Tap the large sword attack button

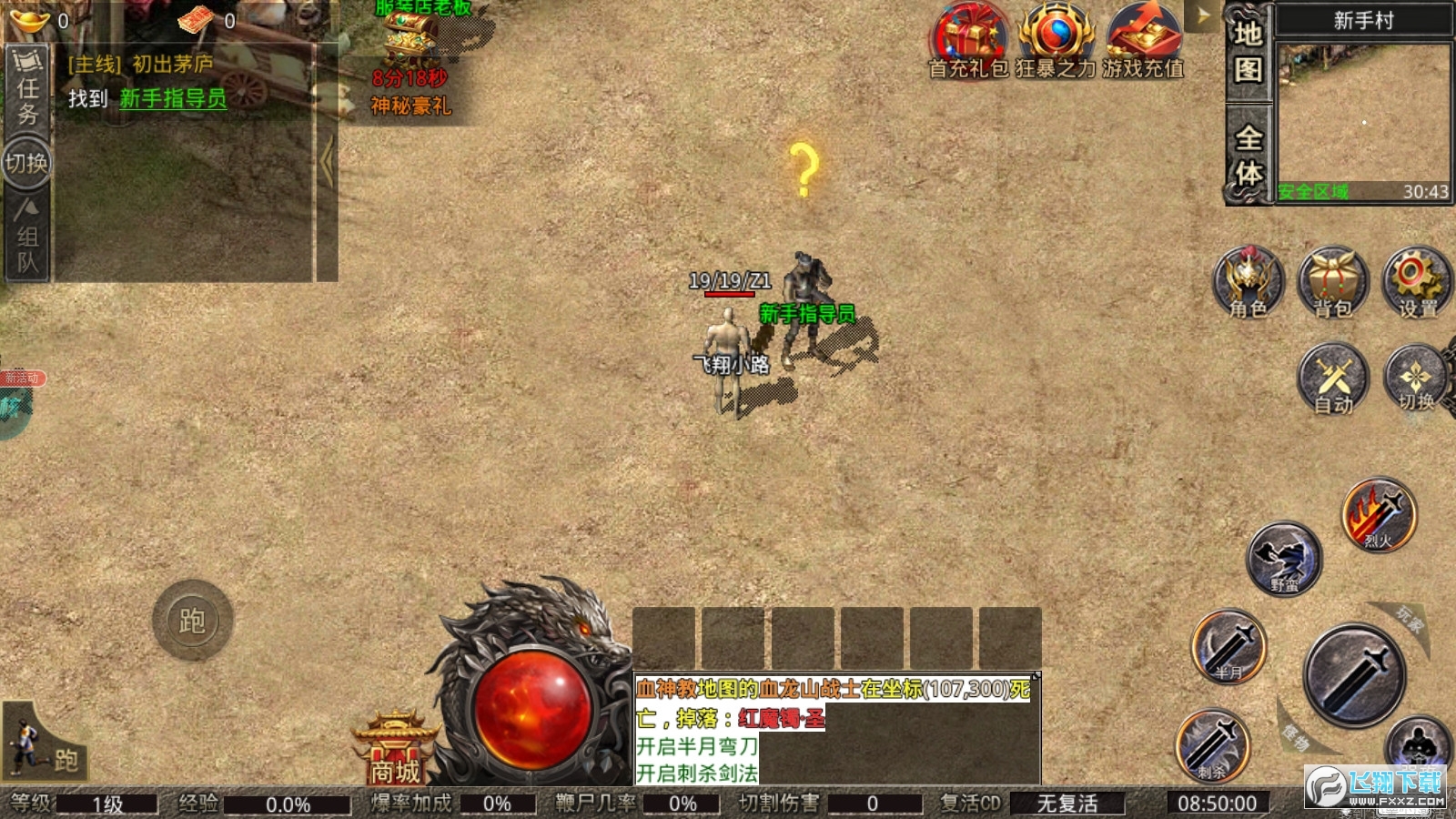(x=1354, y=674)
